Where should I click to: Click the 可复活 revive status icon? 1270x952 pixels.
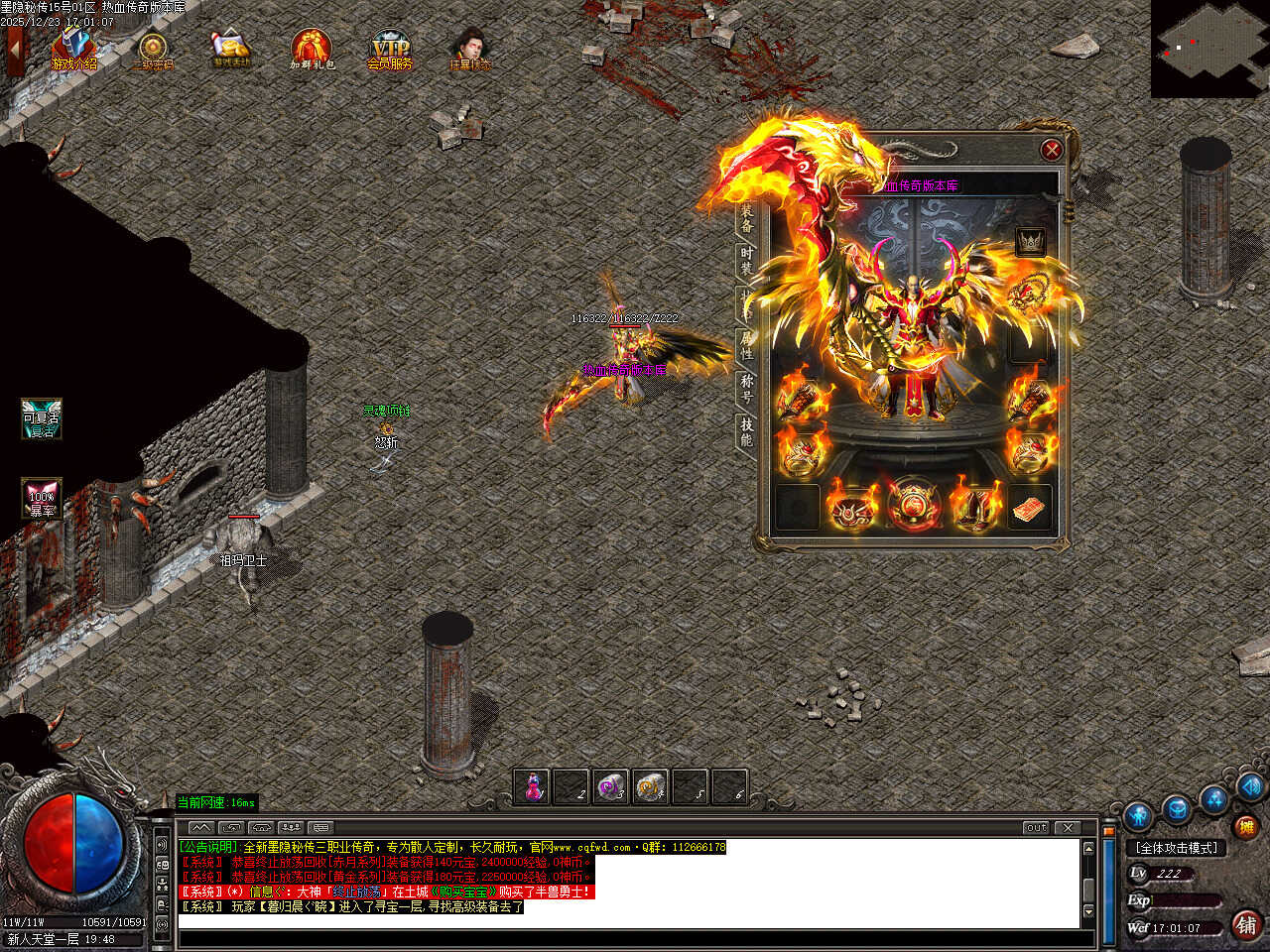click(42, 418)
